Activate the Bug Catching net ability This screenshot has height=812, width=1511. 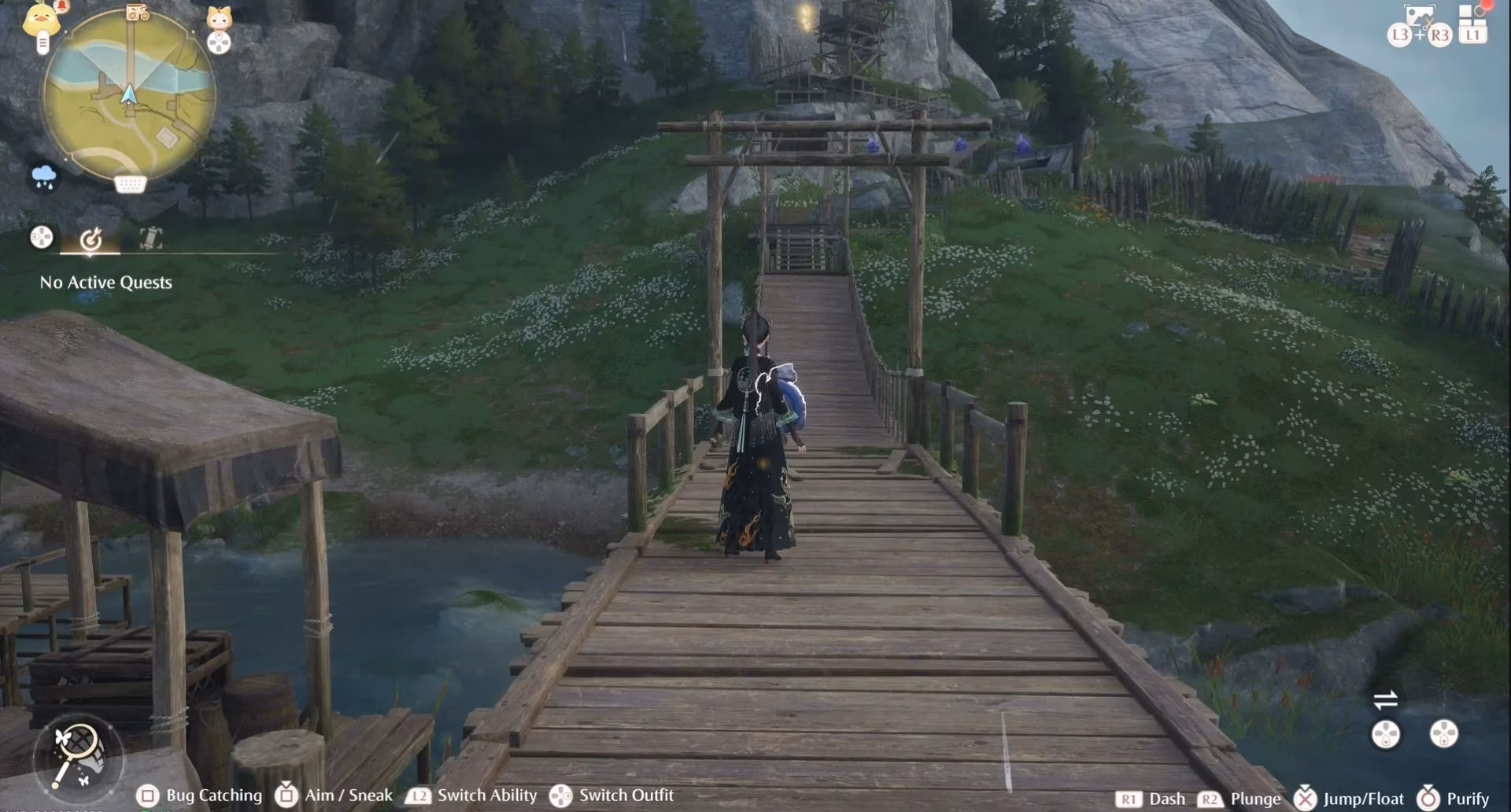(x=78, y=754)
